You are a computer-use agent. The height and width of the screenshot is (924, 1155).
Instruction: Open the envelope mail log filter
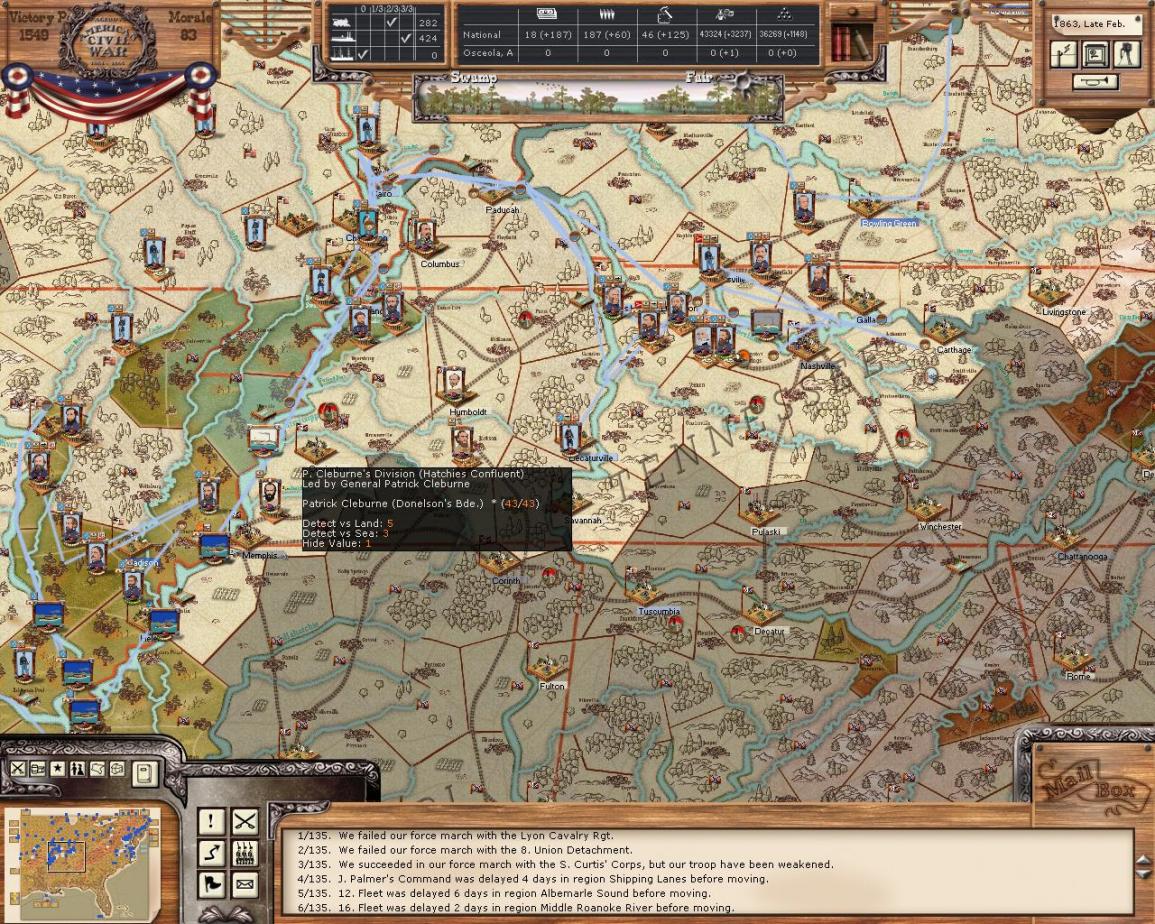pyautogui.click(x=245, y=885)
